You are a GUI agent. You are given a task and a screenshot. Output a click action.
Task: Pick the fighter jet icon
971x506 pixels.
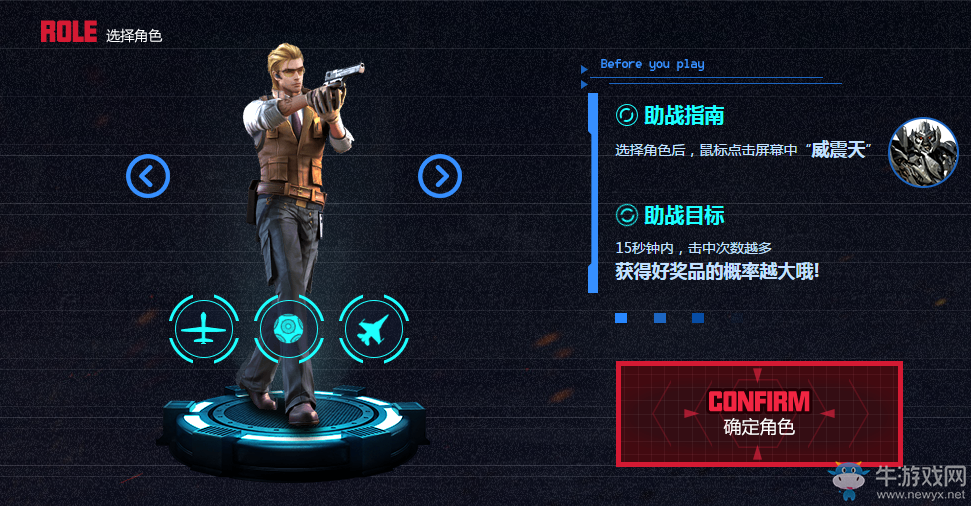pyautogui.click(x=372, y=328)
